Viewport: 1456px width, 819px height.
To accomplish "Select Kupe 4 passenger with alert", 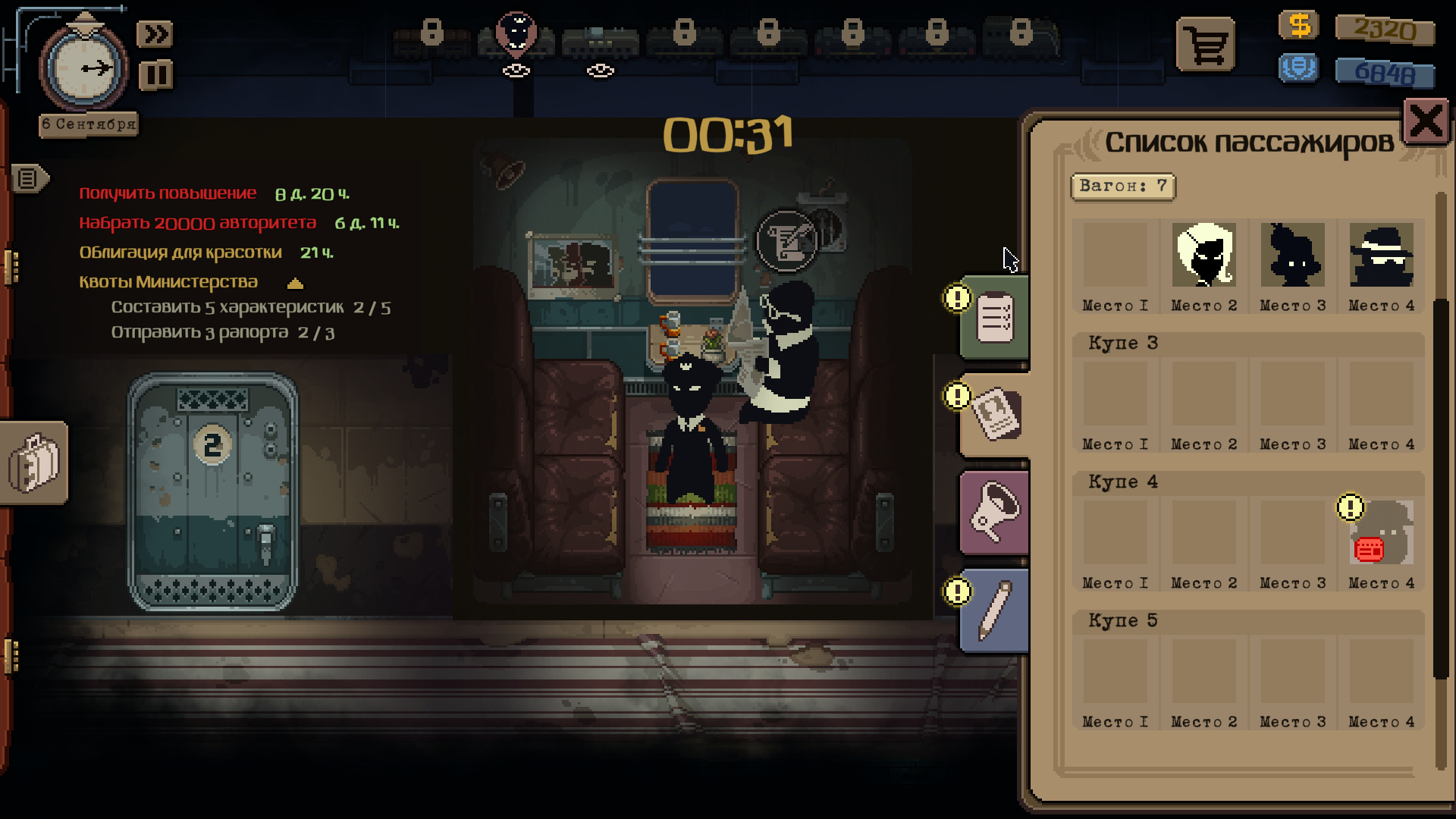I will tap(1381, 533).
